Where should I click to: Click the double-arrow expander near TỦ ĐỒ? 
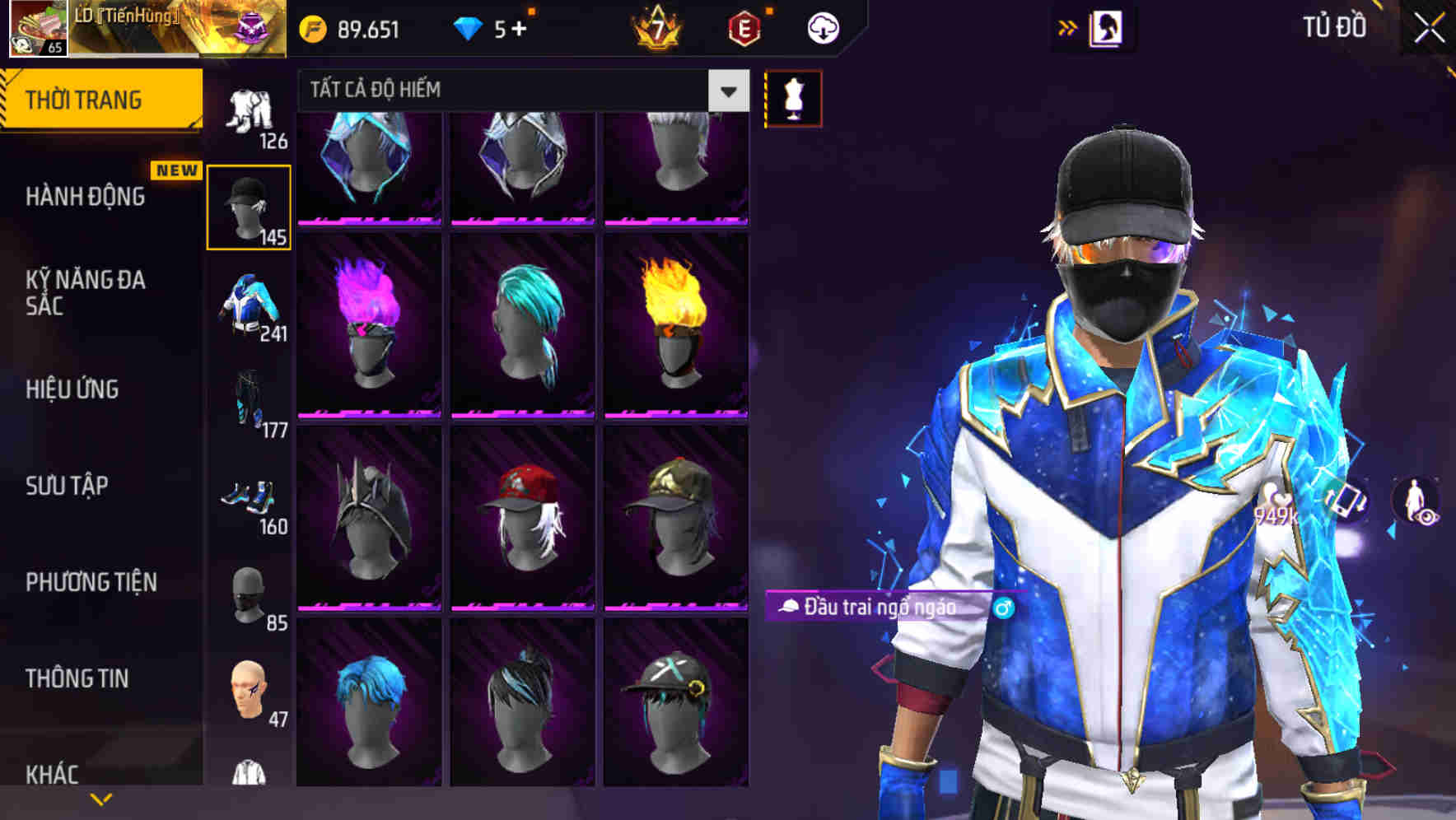pyautogui.click(x=1068, y=26)
